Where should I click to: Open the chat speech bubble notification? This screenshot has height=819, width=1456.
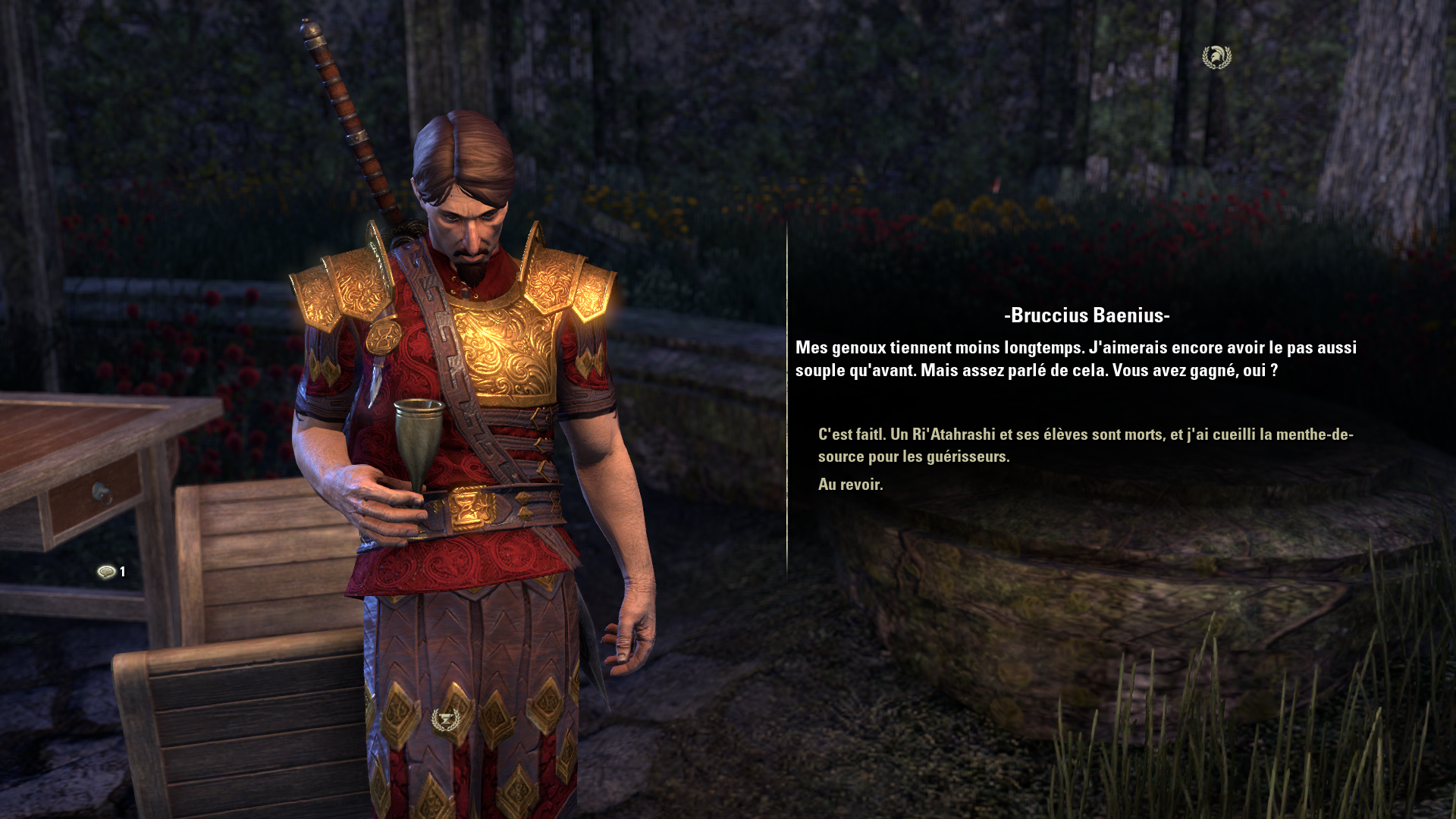[107, 572]
